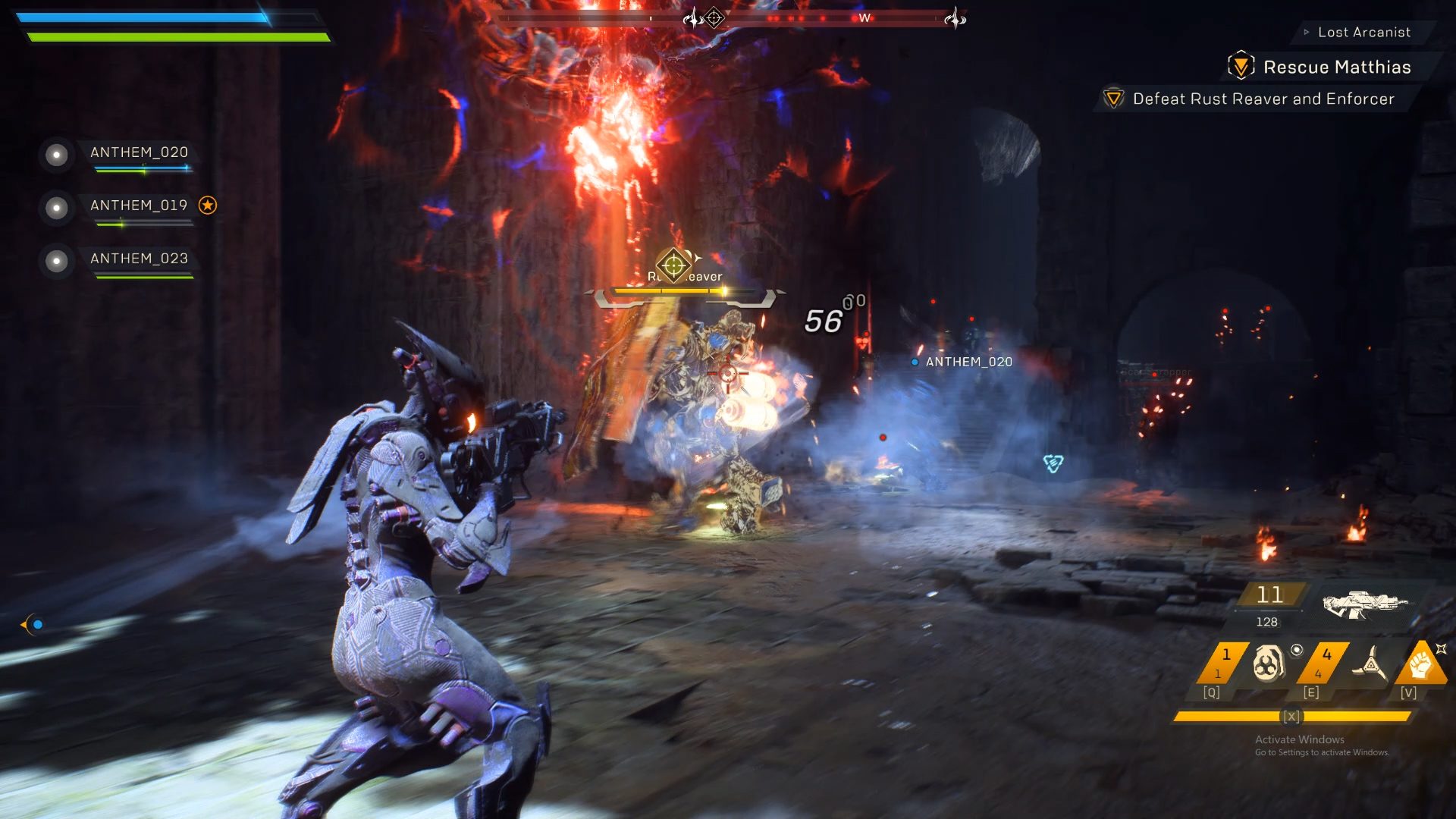
Task: Click the Rust Reaver target marker above the boss
Action: click(x=675, y=264)
